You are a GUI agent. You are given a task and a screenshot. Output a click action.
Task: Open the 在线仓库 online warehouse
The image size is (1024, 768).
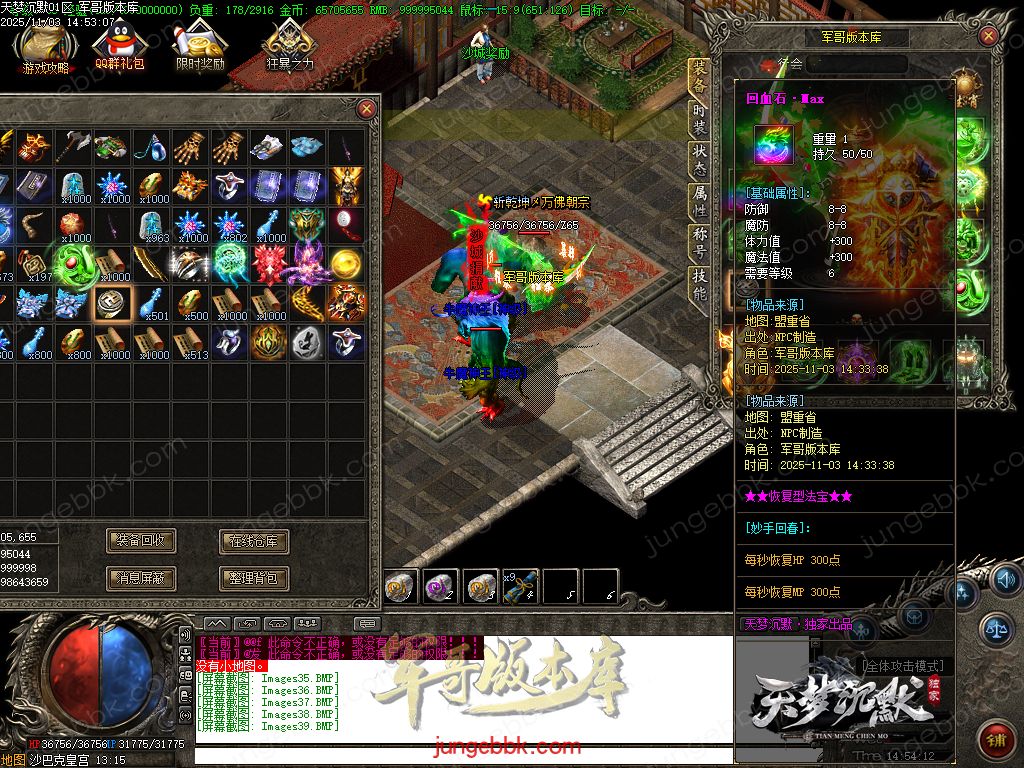[254, 541]
